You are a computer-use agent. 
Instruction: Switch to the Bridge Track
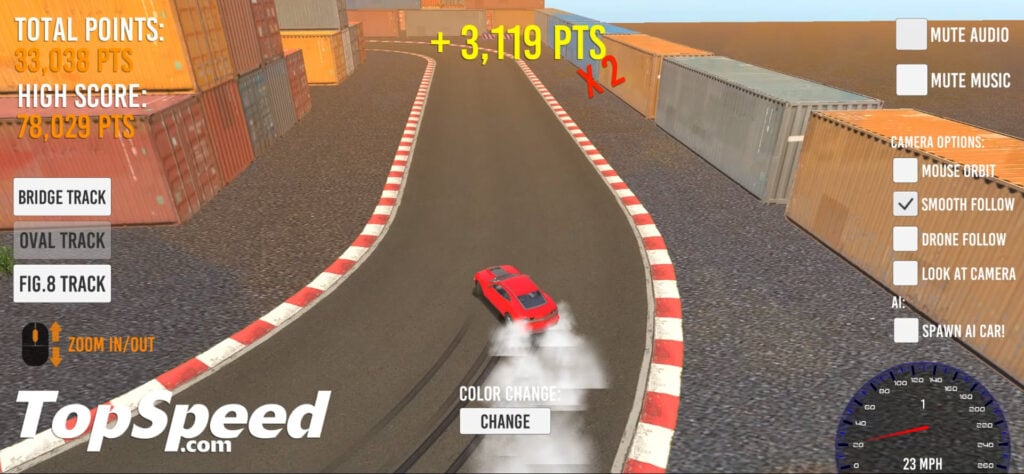62,197
